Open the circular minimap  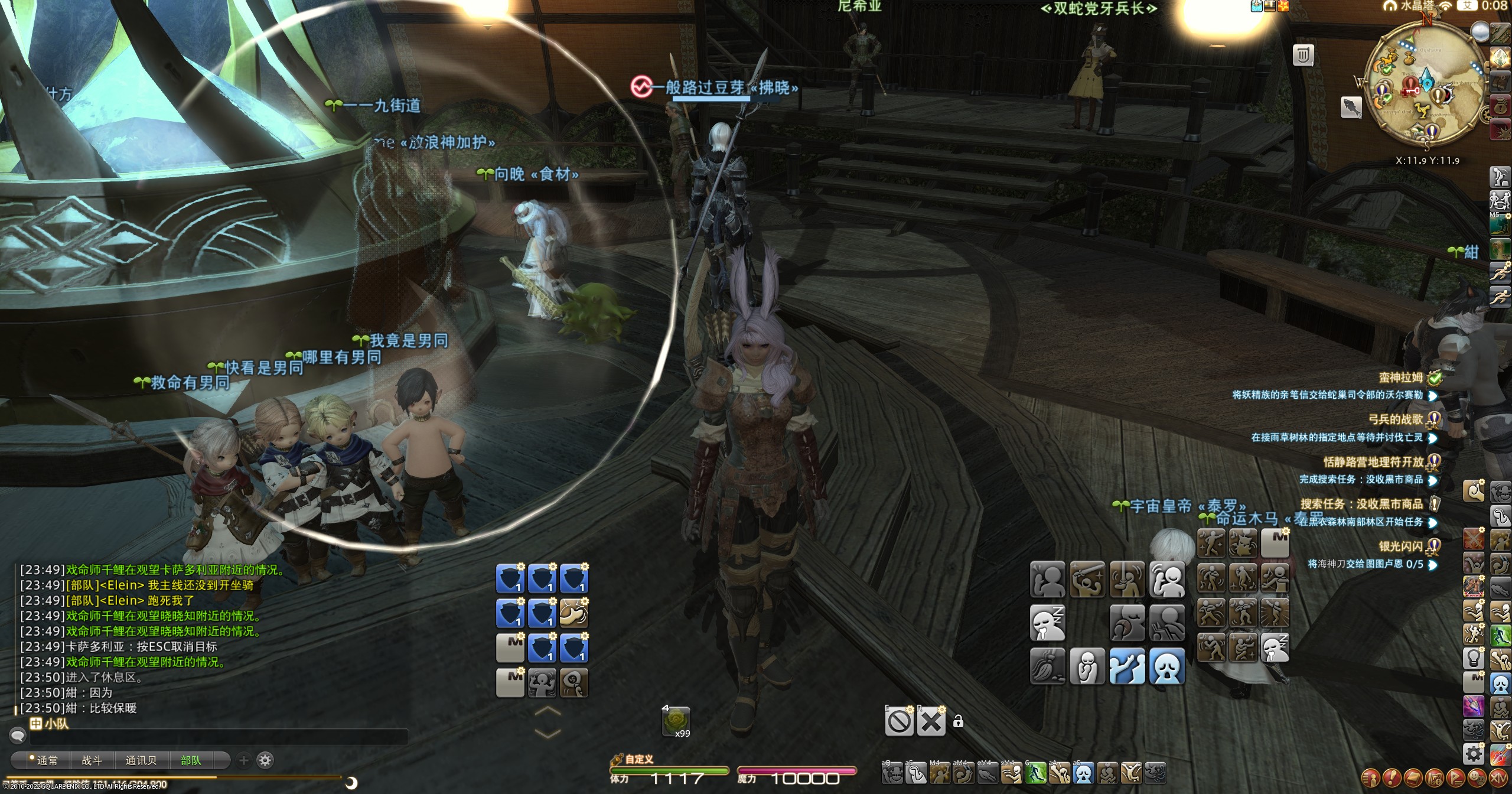pyautogui.click(x=1426, y=86)
